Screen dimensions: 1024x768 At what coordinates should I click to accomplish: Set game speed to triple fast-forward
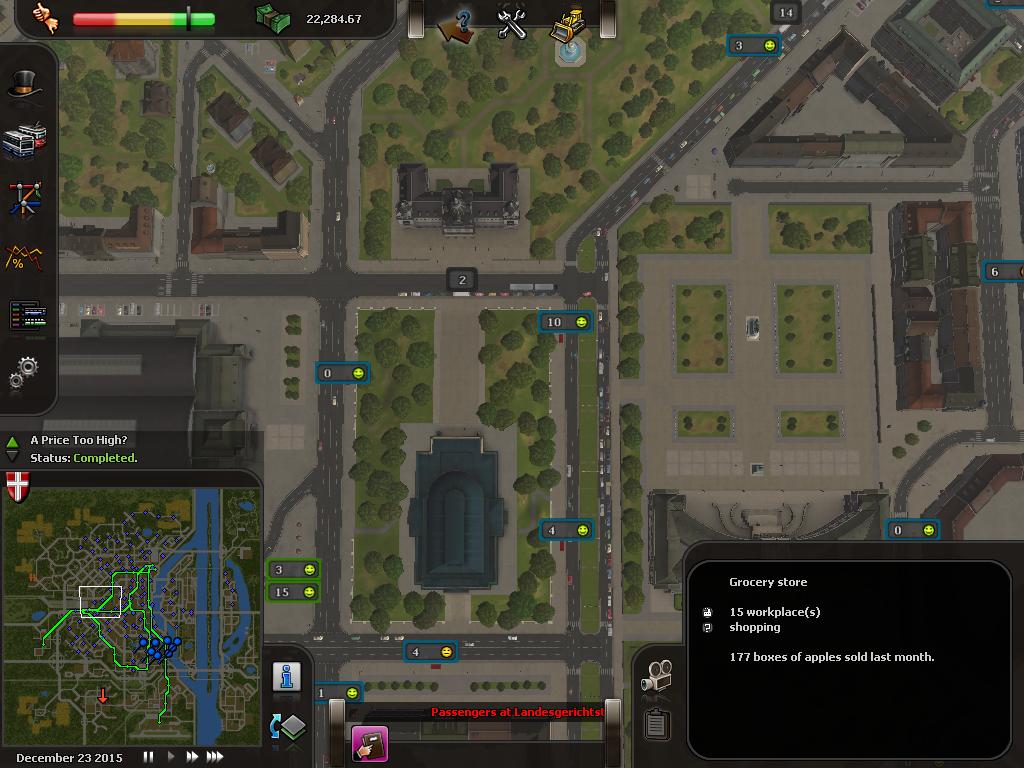[214, 757]
